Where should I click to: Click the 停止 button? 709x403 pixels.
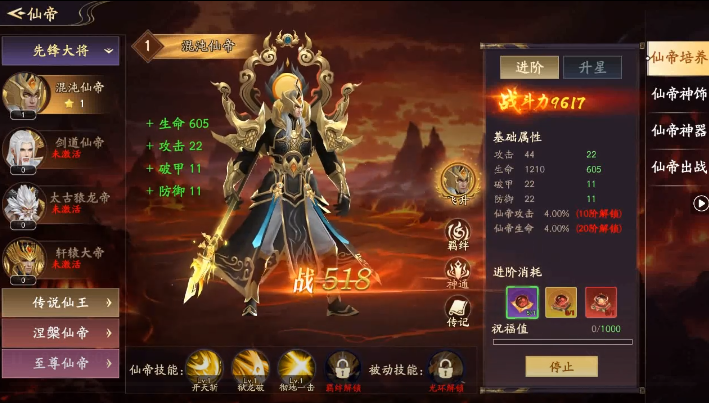pos(561,366)
